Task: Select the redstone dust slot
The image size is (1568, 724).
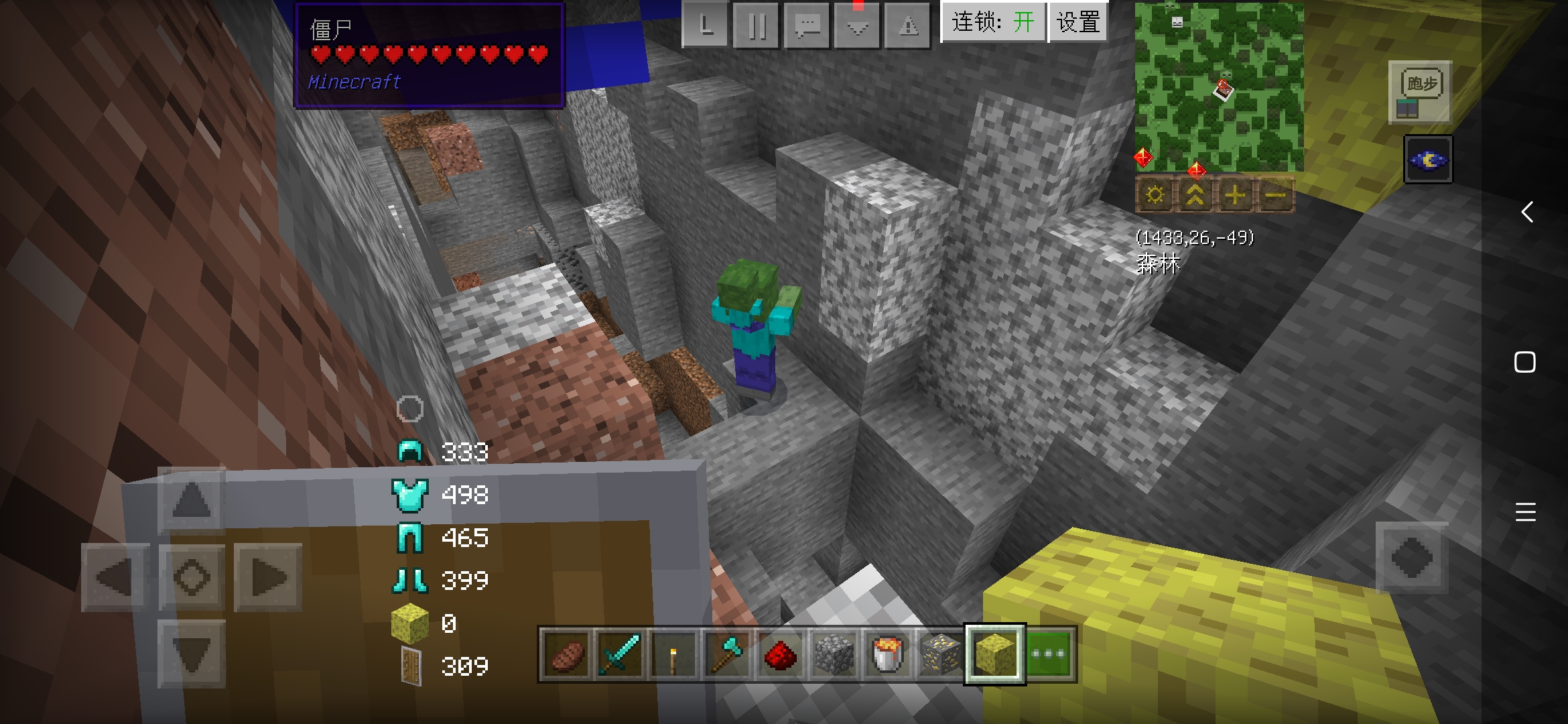Action: (x=780, y=654)
